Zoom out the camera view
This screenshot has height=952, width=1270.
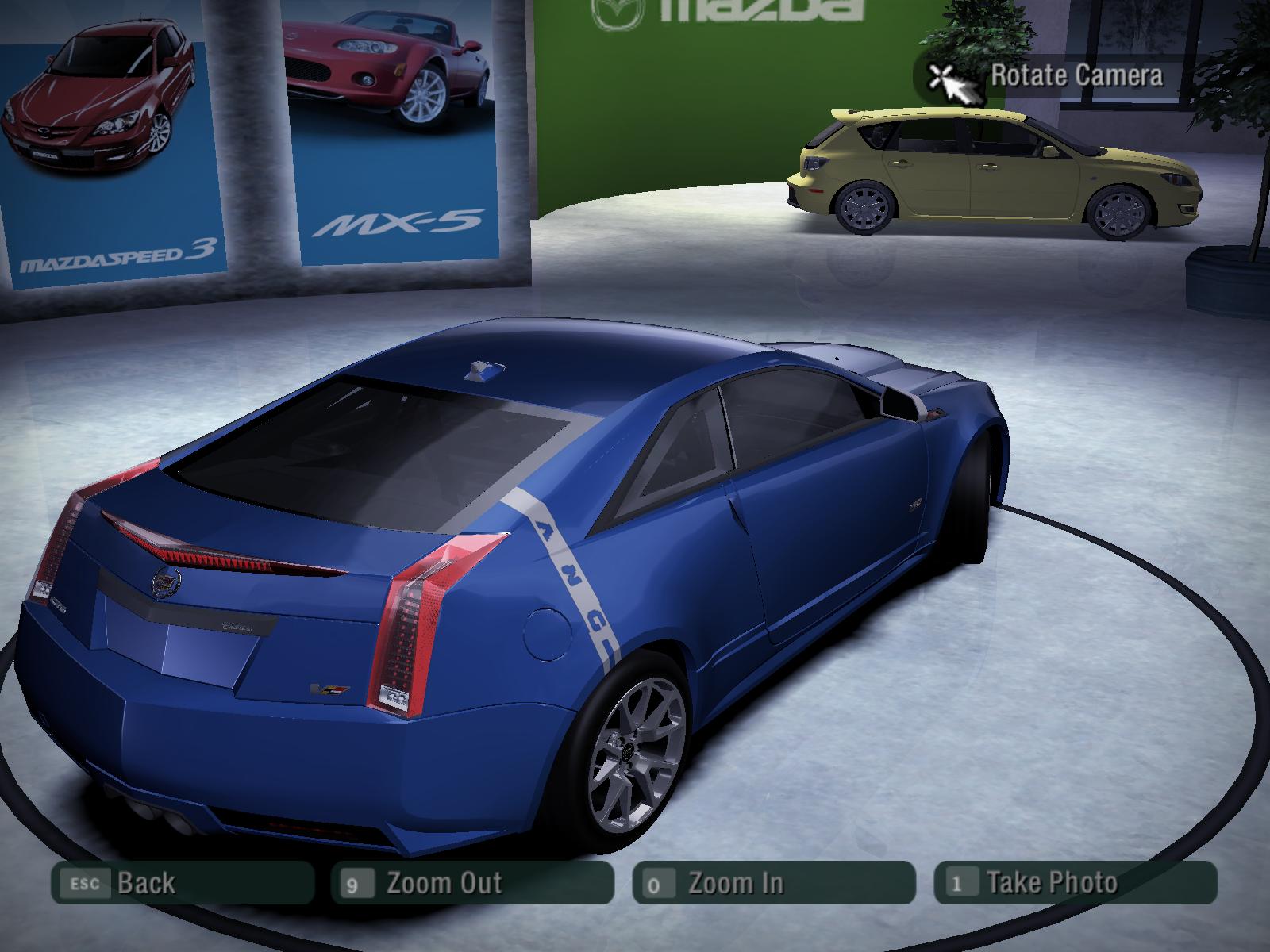(x=472, y=882)
